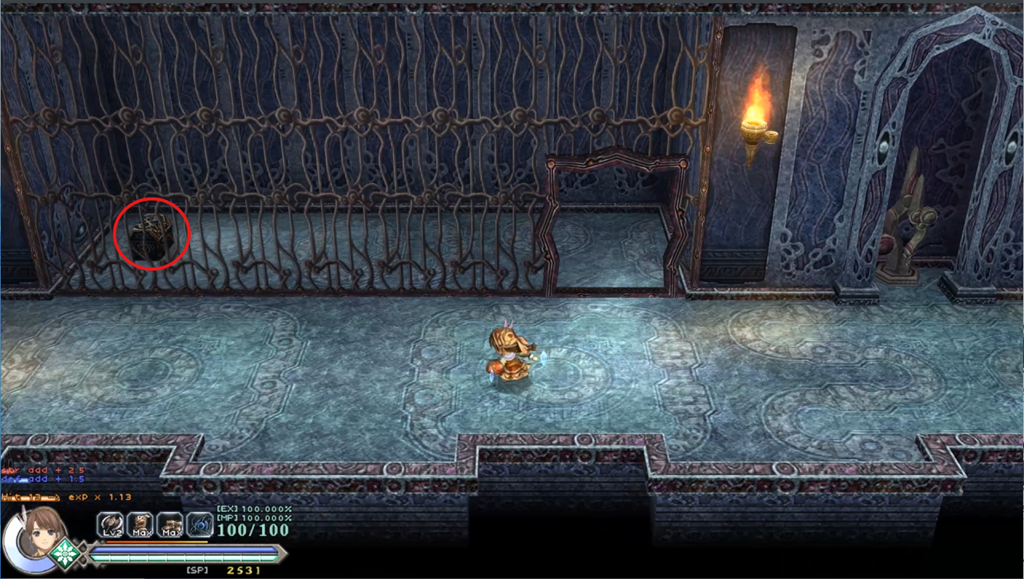Select the green snowflake diamond emblem

(x=67, y=553)
